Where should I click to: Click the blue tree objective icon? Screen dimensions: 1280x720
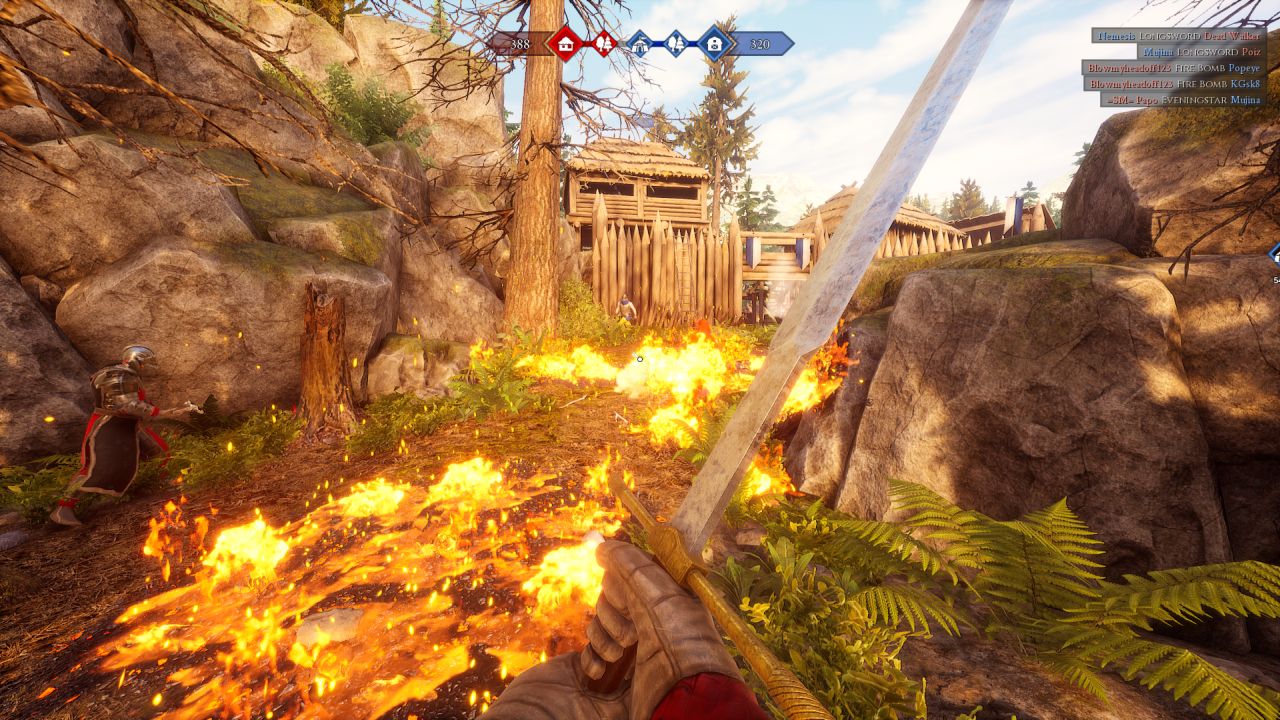(676, 43)
